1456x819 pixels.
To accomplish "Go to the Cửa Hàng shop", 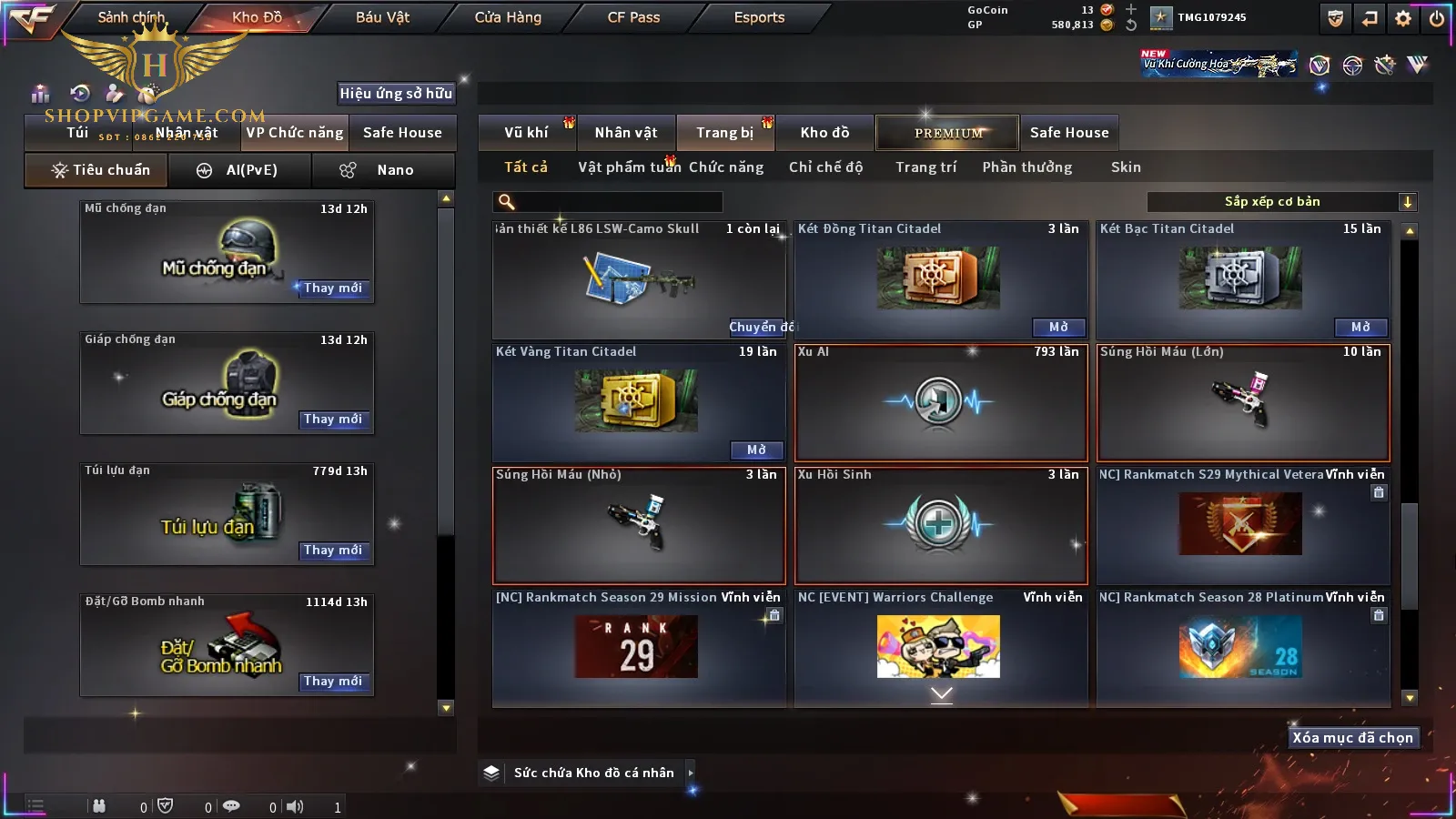I will [508, 17].
